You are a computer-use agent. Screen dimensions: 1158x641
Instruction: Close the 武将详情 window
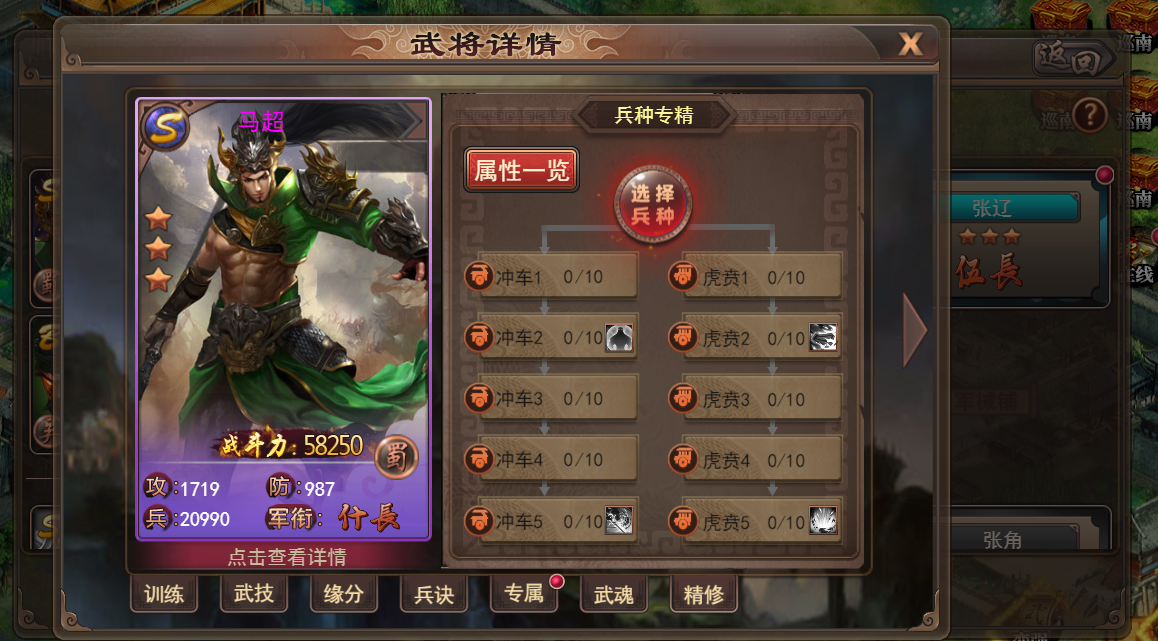(x=909, y=45)
